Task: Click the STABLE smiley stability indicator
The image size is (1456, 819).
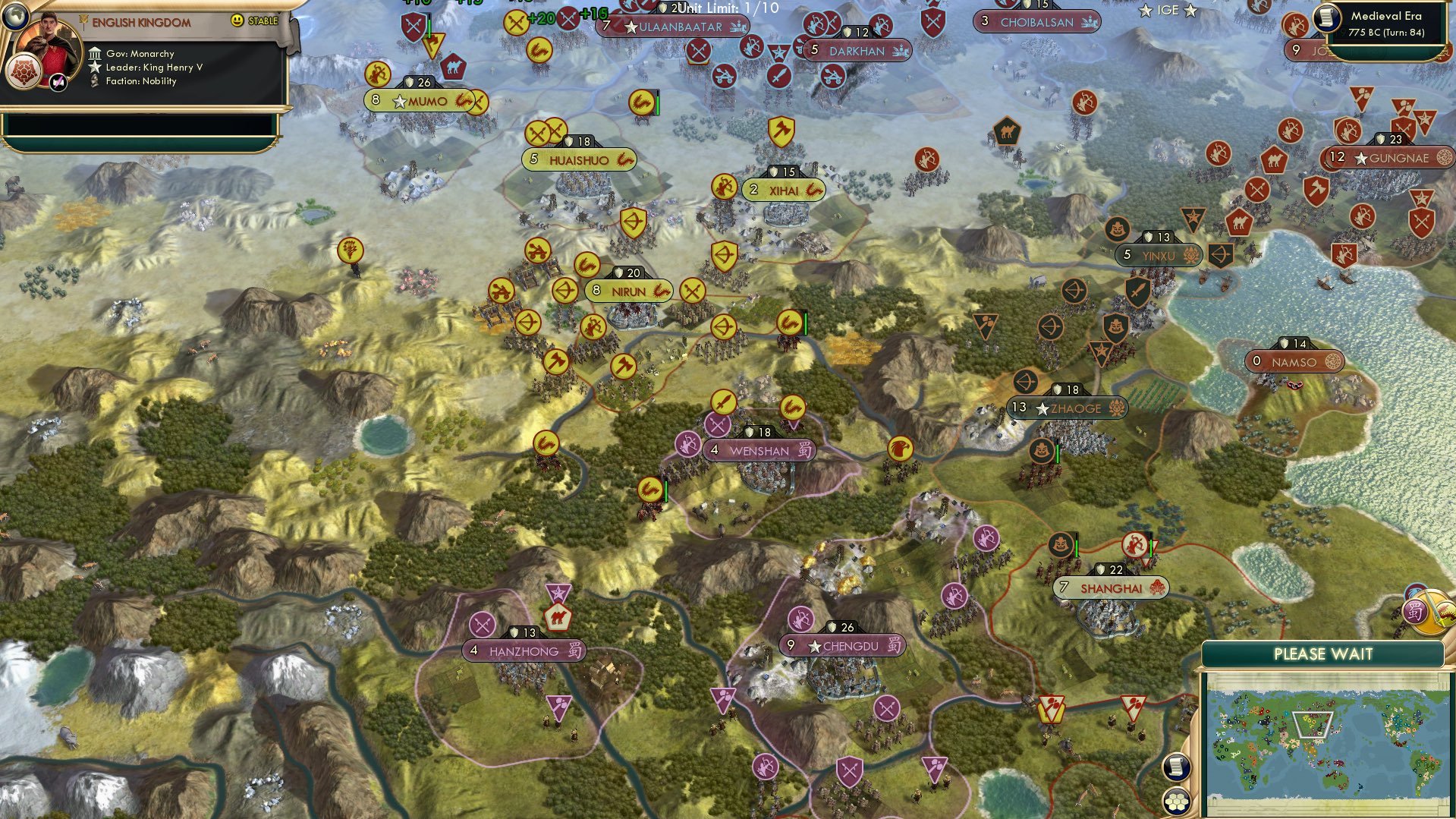Action: [236, 23]
